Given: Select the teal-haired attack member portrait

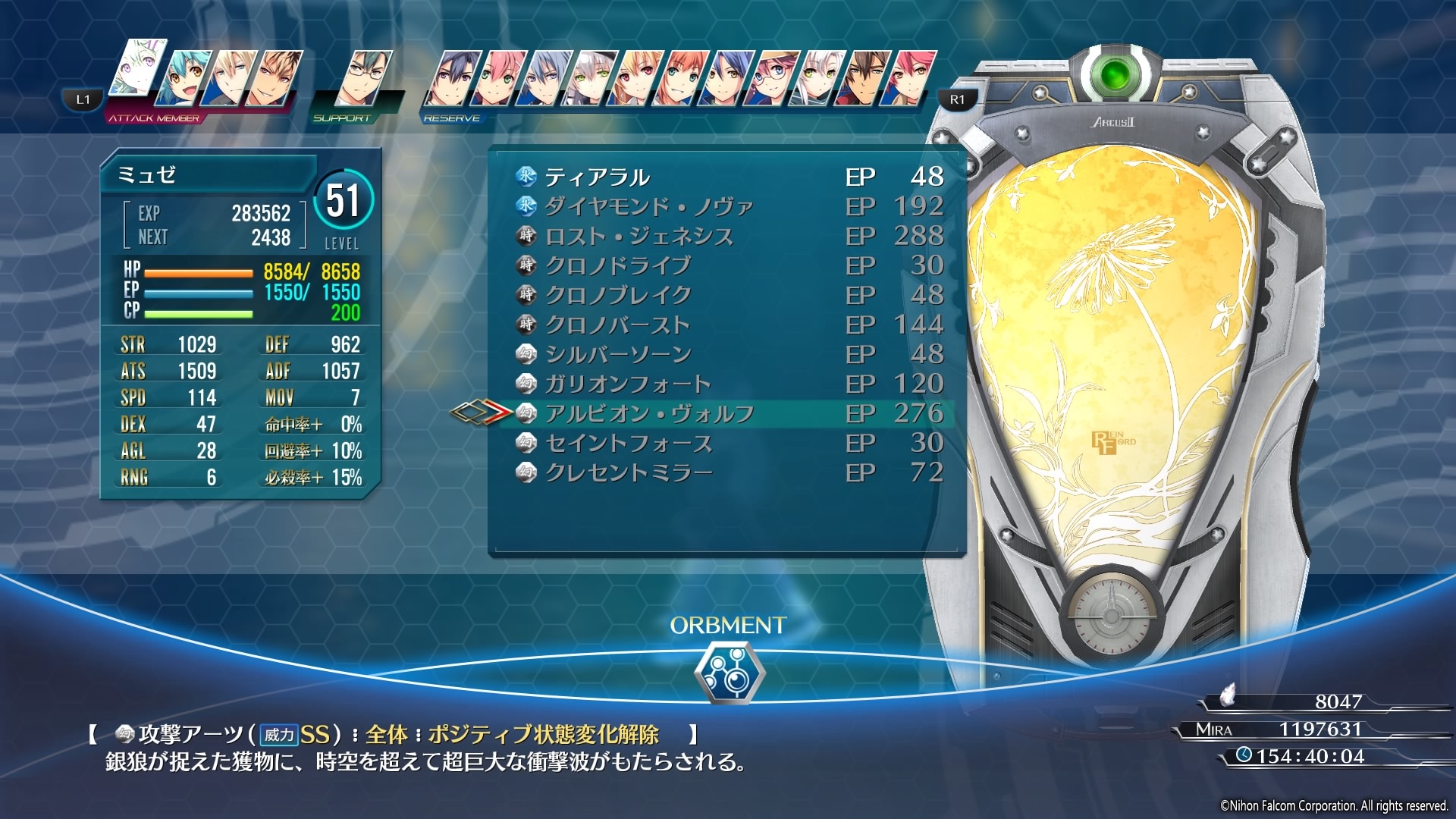Looking at the screenshot, I should [x=182, y=78].
